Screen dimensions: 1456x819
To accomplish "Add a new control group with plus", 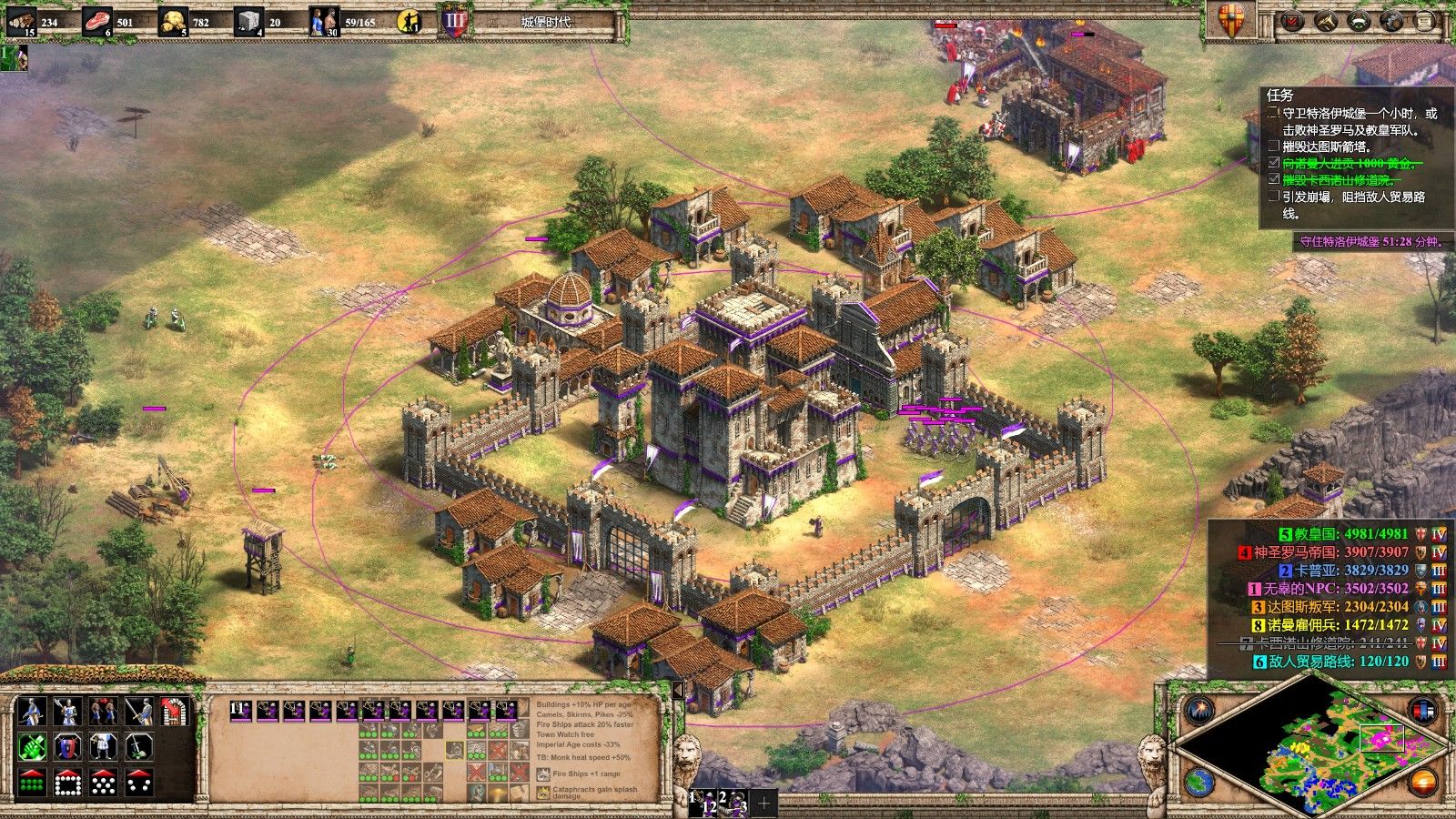I will click(x=763, y=803).
